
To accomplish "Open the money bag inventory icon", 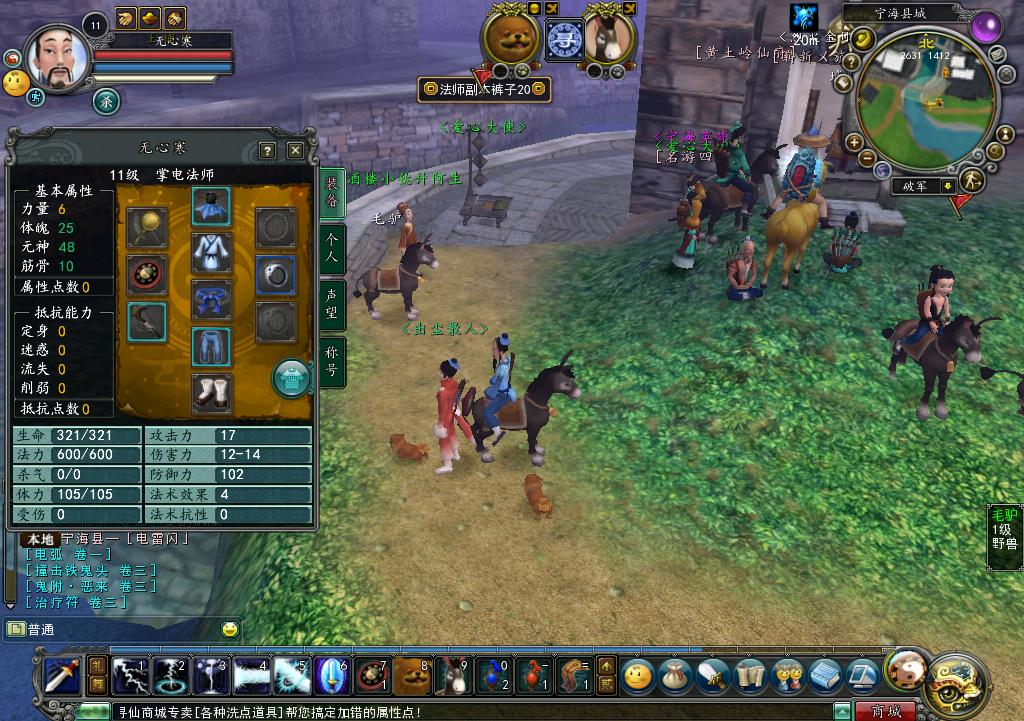I will (x=674, y=675).
